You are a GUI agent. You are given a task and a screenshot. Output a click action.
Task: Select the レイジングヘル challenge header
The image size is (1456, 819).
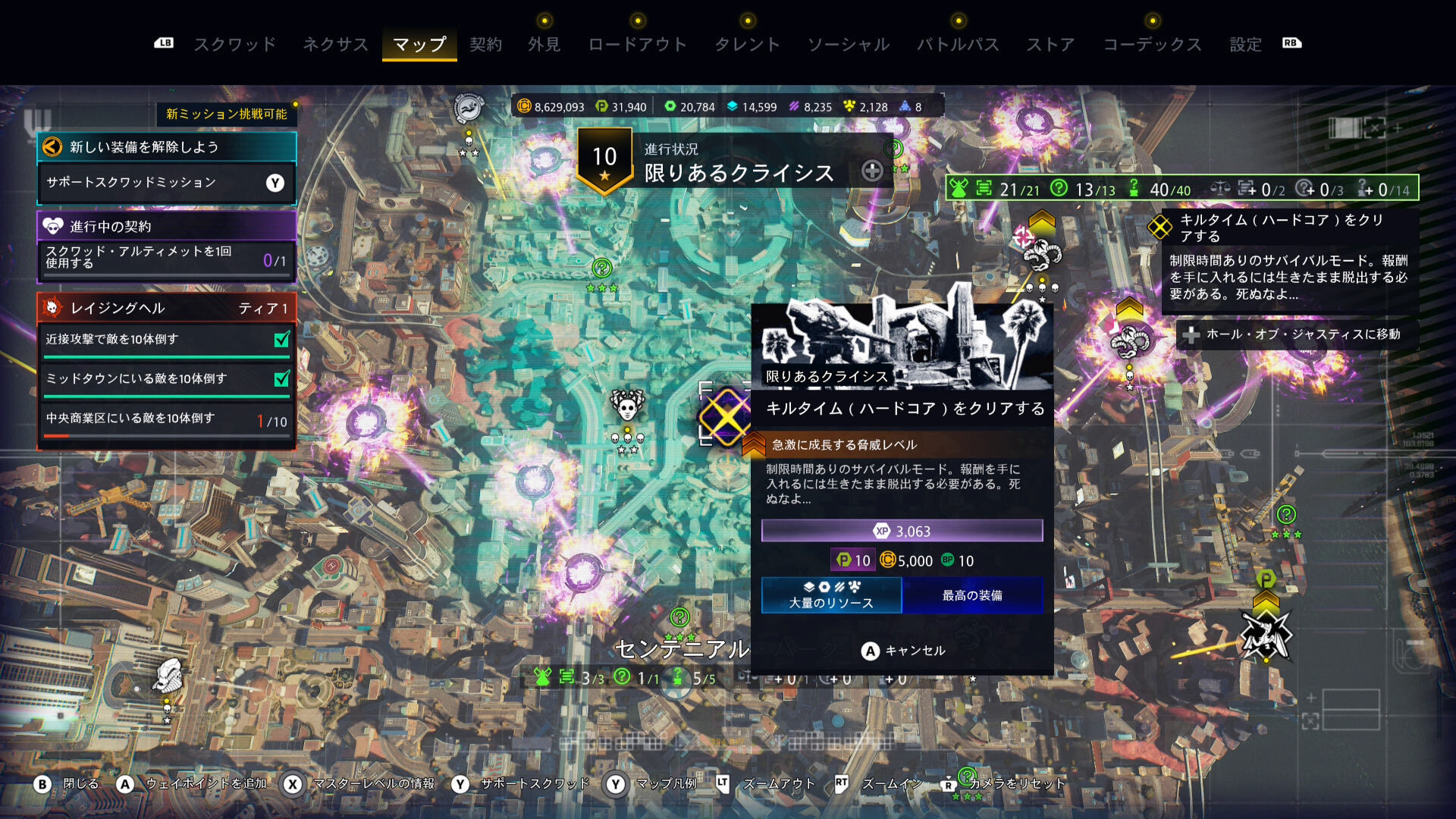tap(166, 308)
